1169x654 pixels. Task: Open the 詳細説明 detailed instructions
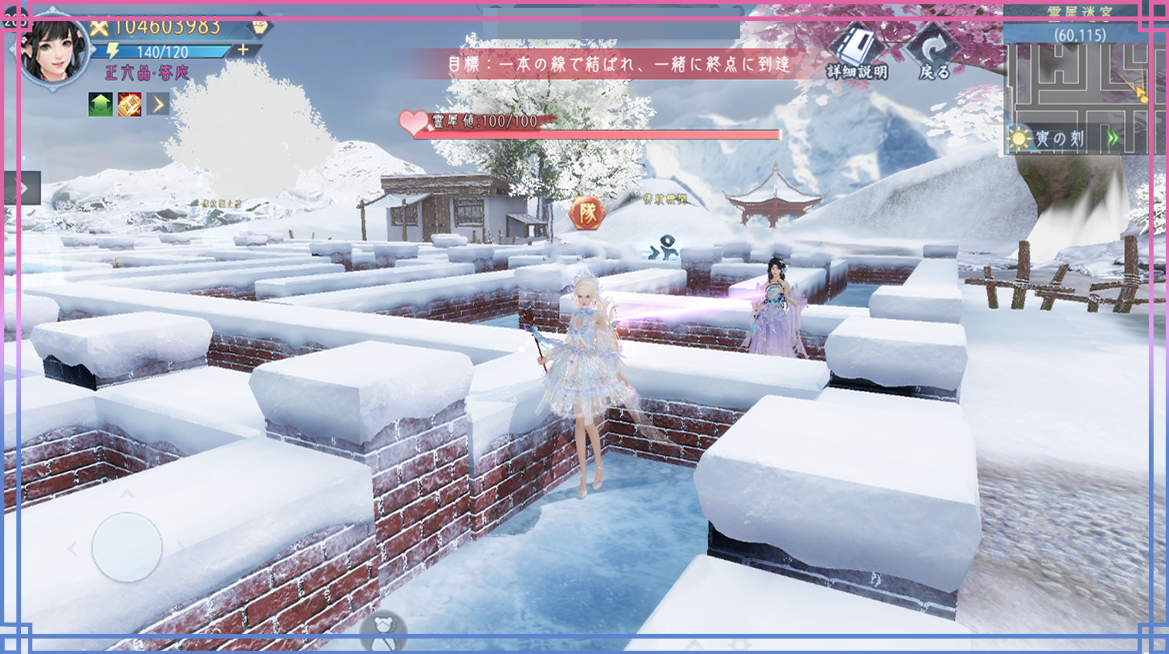click(x=856, y=52)
